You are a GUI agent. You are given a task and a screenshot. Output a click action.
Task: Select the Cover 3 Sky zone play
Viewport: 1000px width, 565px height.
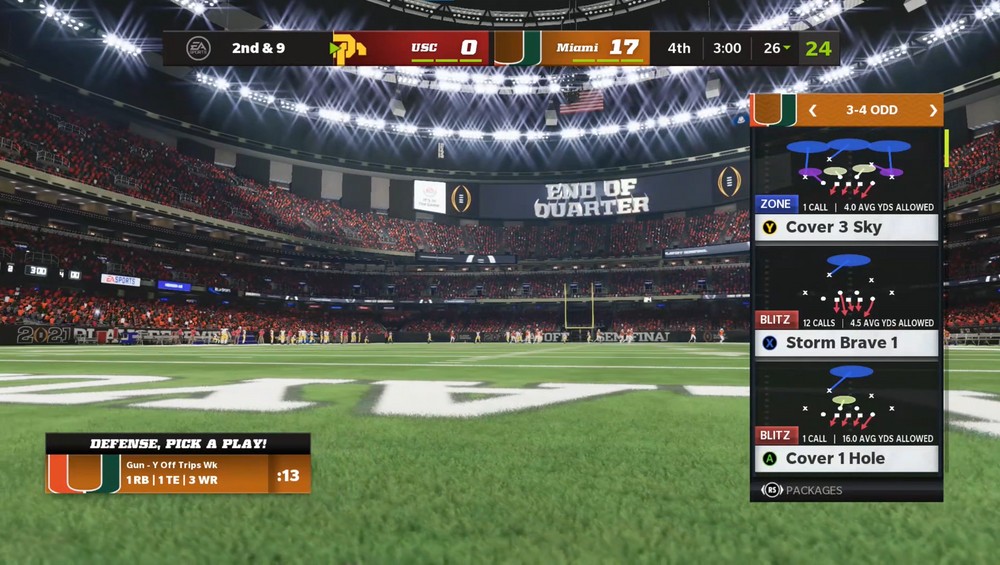(846, 227)
